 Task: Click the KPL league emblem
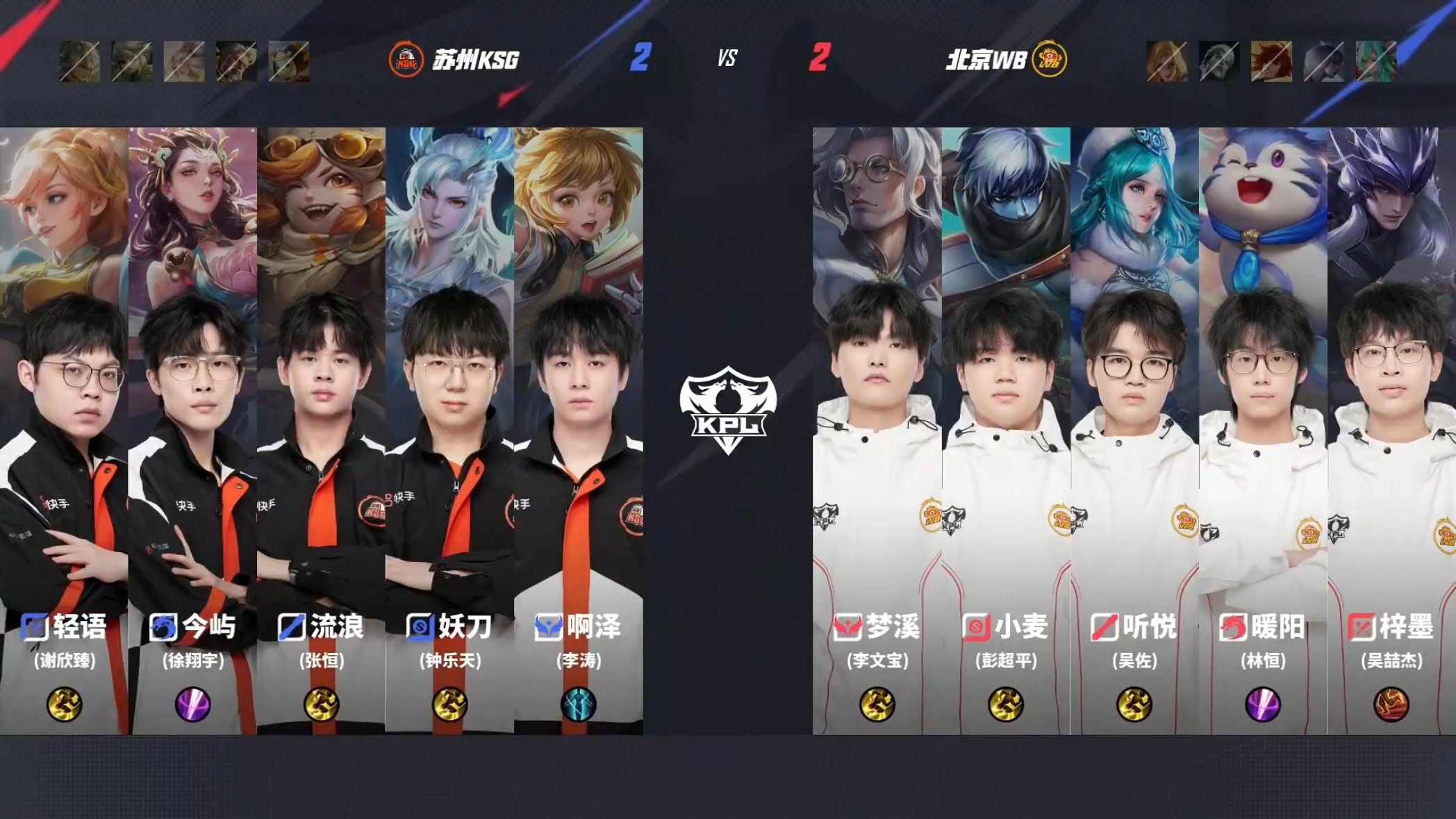(x=727, y=410)
